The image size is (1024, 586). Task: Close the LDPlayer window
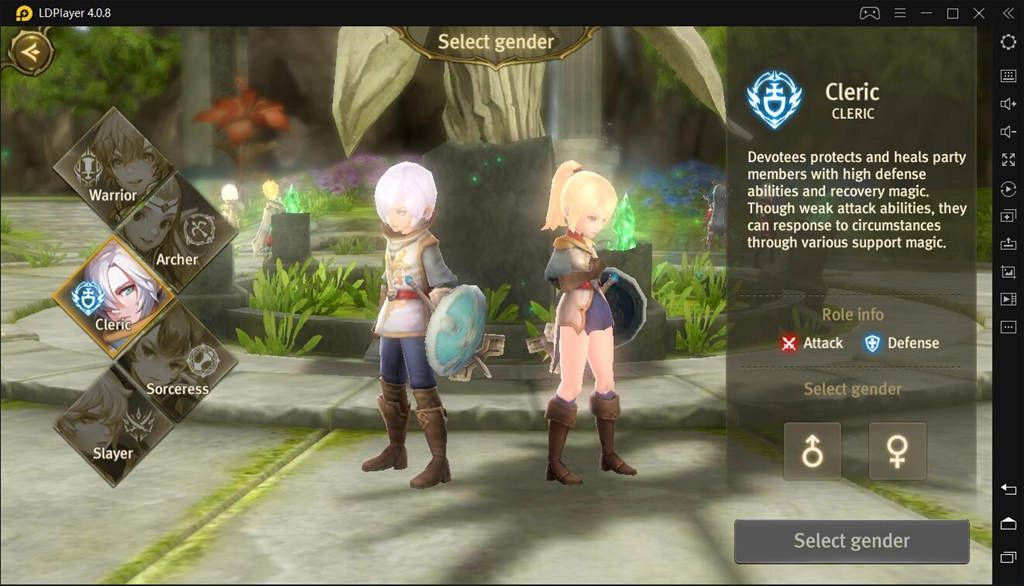pyautogui.click(x=979, y=13)
